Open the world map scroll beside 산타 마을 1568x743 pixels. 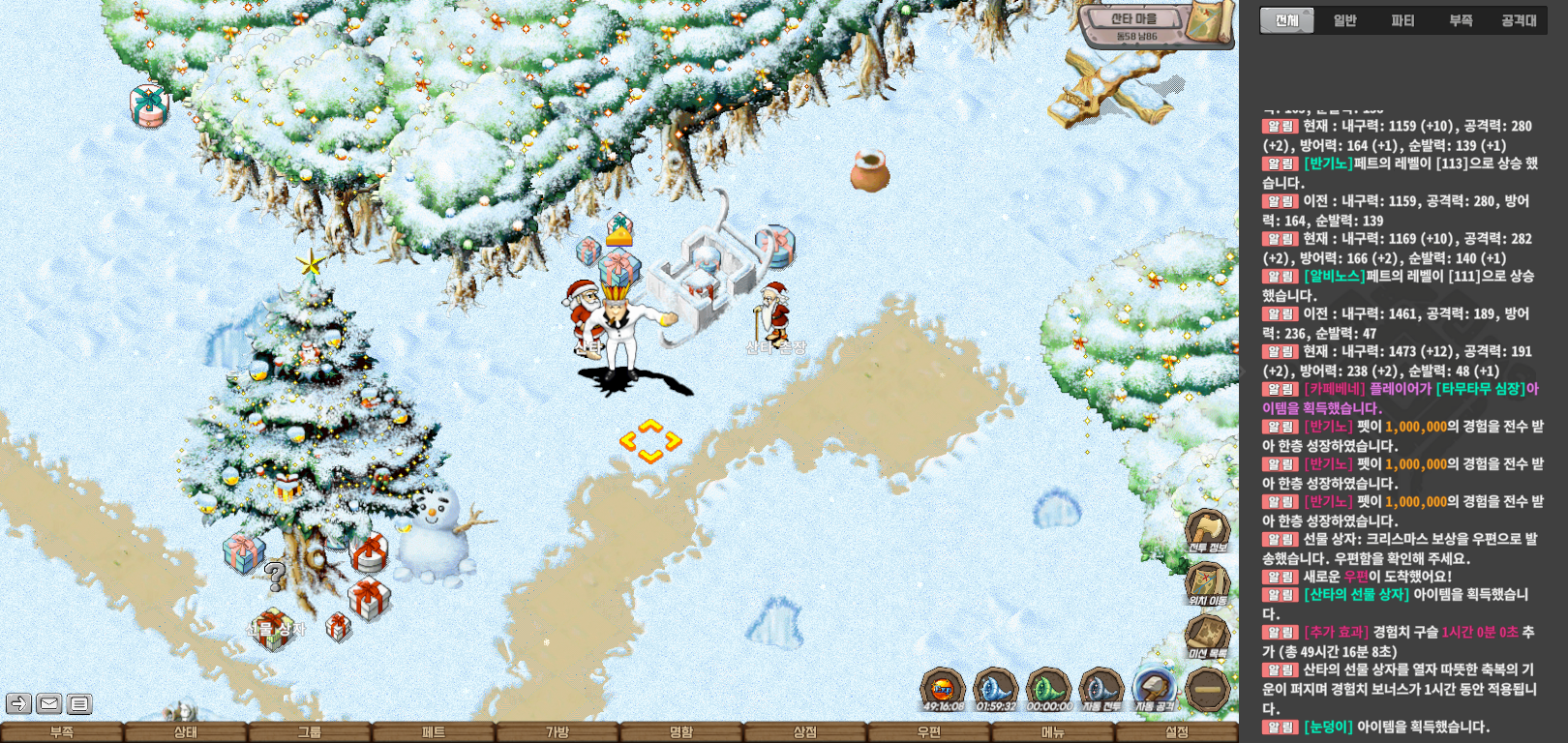pyautogui.click(x=1208, y=22)
